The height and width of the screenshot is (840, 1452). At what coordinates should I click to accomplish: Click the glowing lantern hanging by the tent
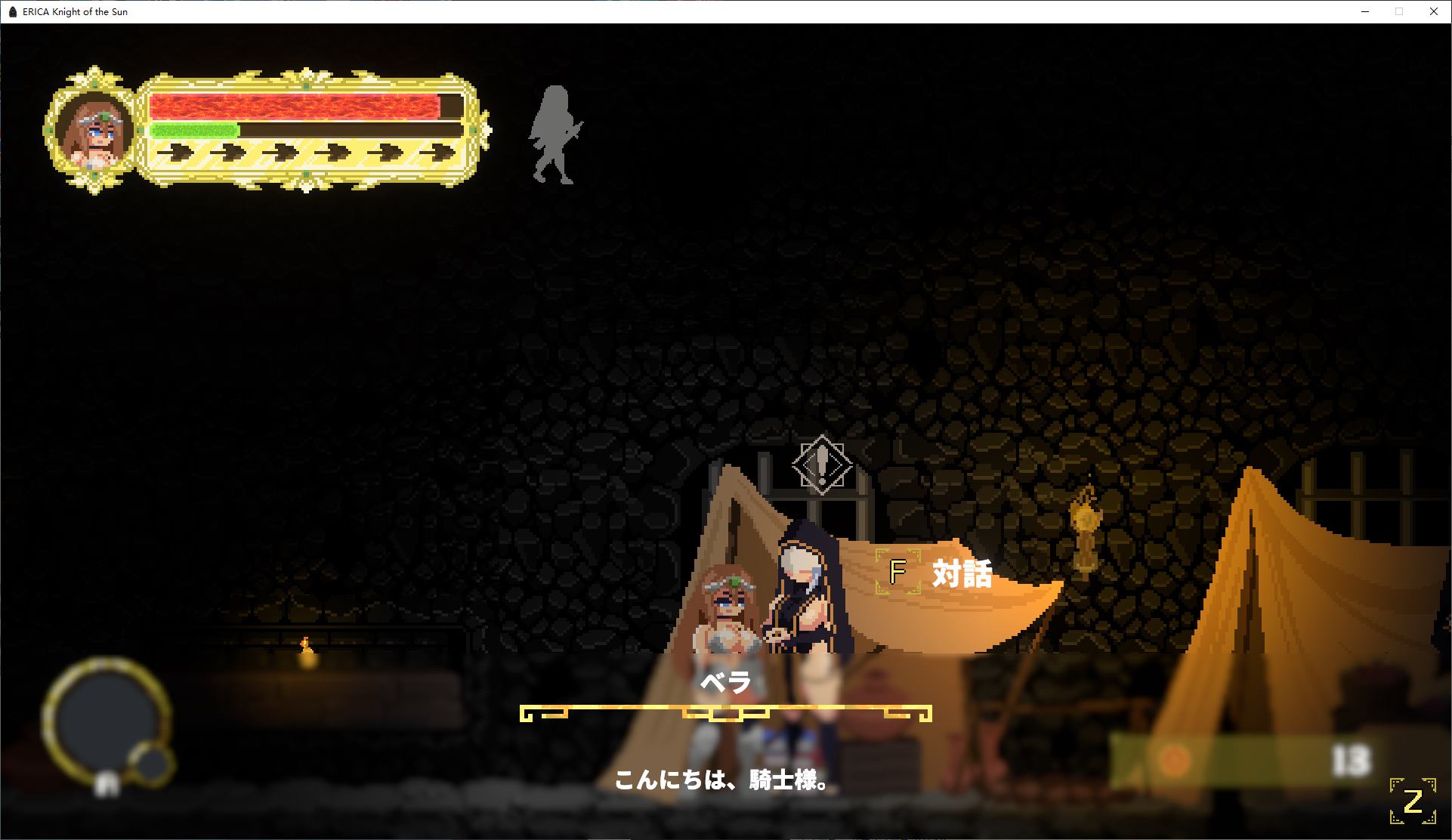point(1086,521)
